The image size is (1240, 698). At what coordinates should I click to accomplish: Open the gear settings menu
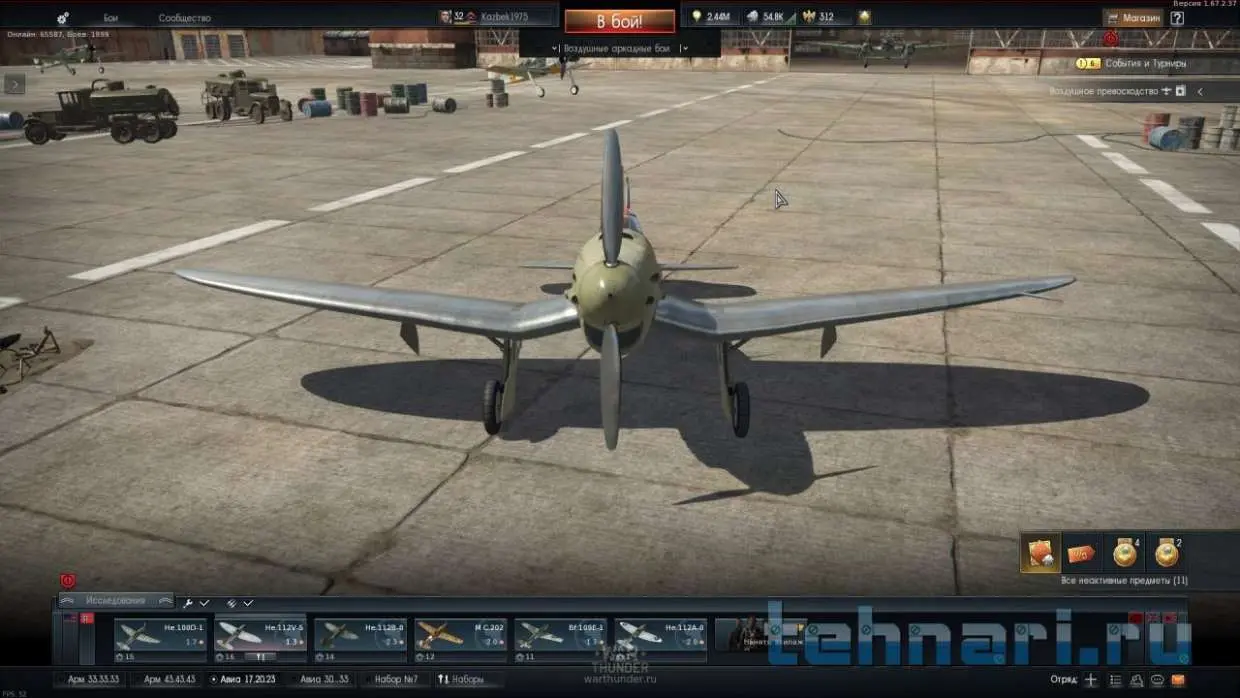coord(63,18)
